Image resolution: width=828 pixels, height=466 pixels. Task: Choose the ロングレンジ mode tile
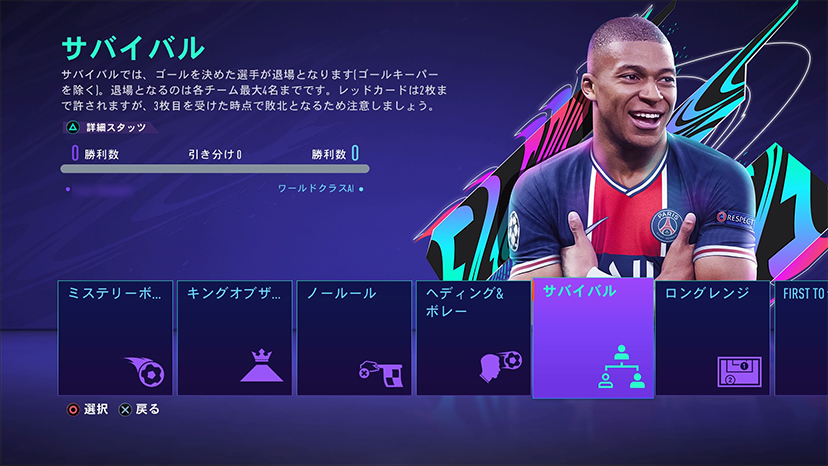712,337
